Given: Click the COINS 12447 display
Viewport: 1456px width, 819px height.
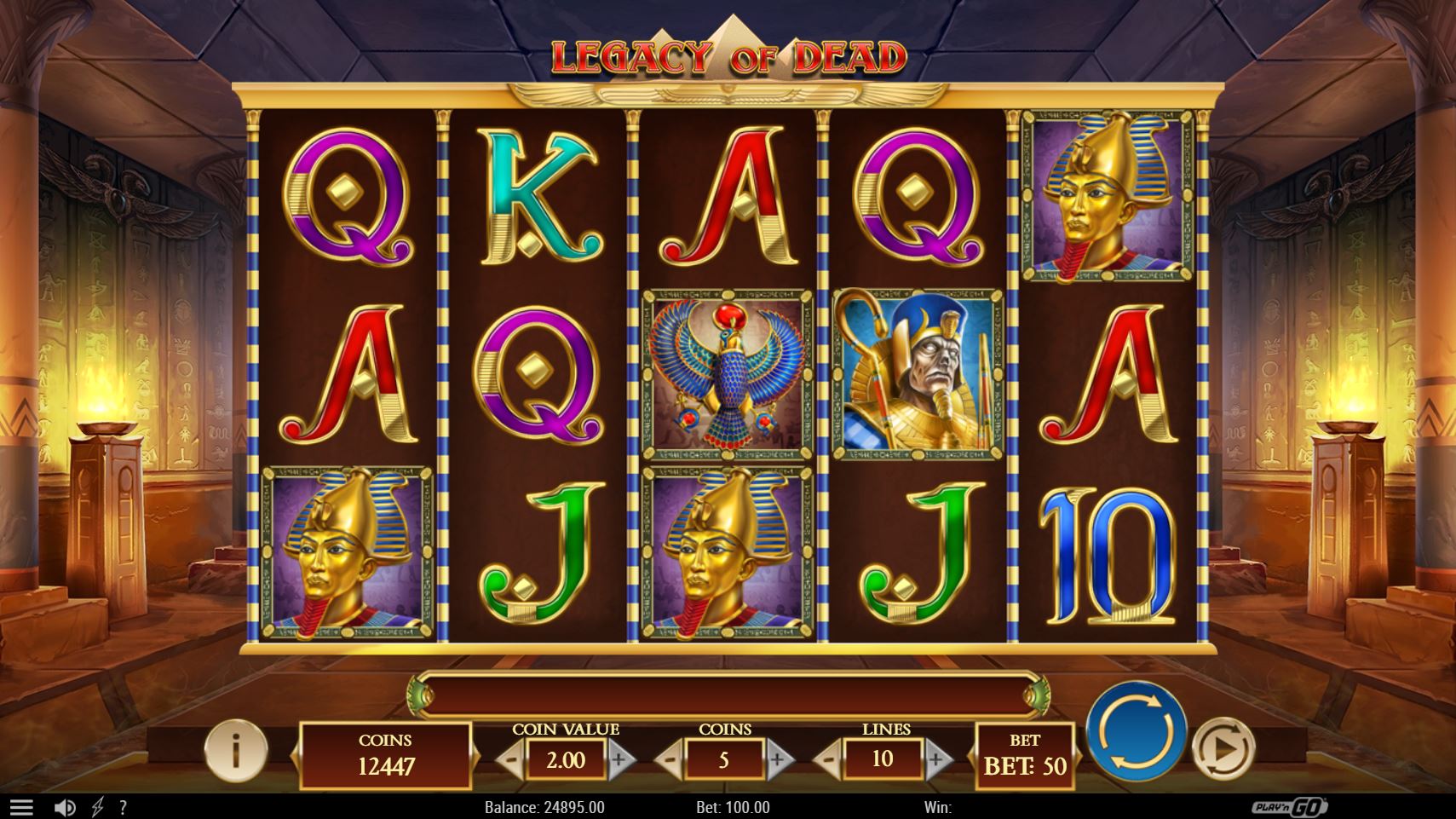Looking at the screenshot, I should click(384, 753).
